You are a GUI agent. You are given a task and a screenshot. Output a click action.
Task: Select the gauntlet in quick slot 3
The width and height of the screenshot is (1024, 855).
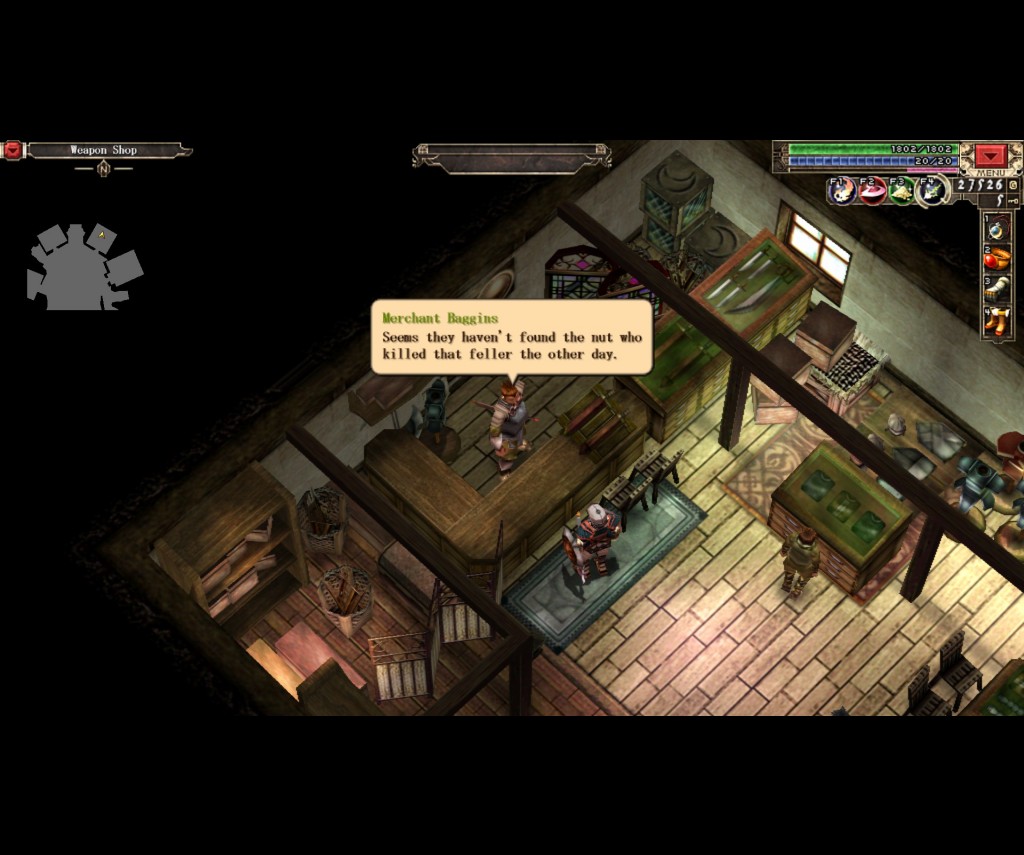998,290
